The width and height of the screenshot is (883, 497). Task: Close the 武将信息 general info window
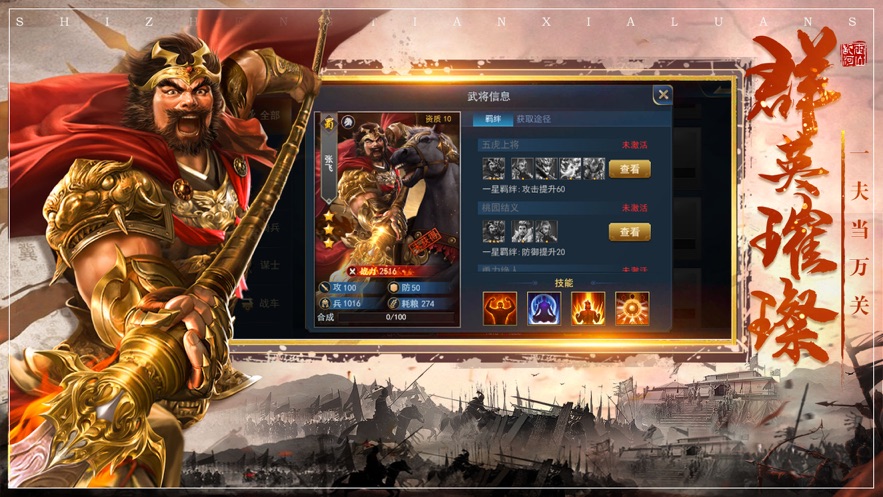[x=662, y=95]
